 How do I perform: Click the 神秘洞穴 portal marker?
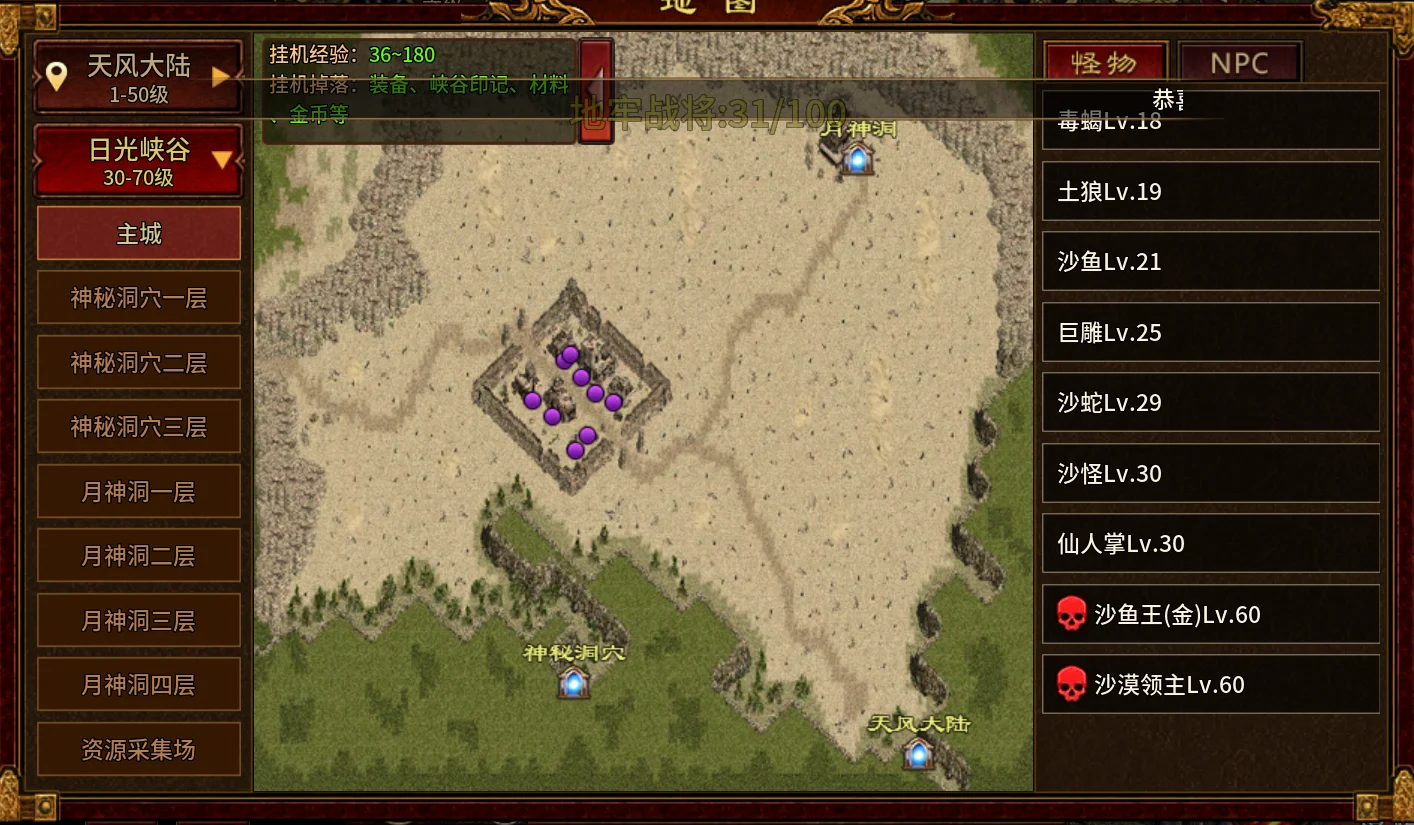[573, 682]
